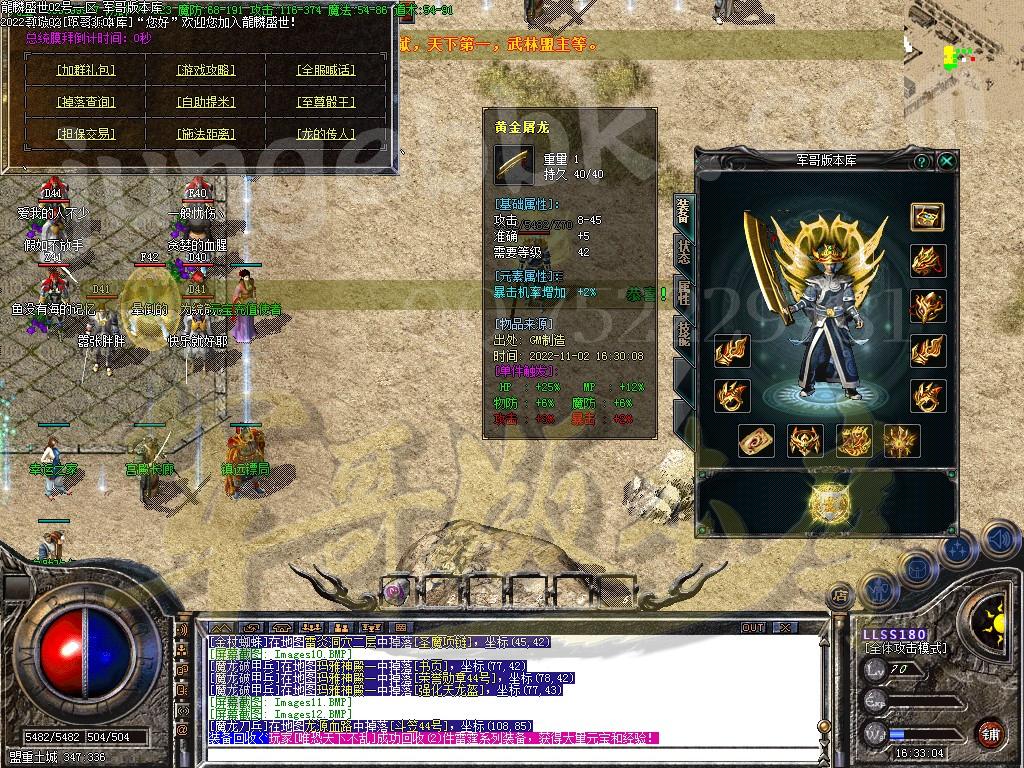This screenshot has width=1024, height=768.
Task: Open the 施法距离 cast range link
Action: [x=206, y=134]
